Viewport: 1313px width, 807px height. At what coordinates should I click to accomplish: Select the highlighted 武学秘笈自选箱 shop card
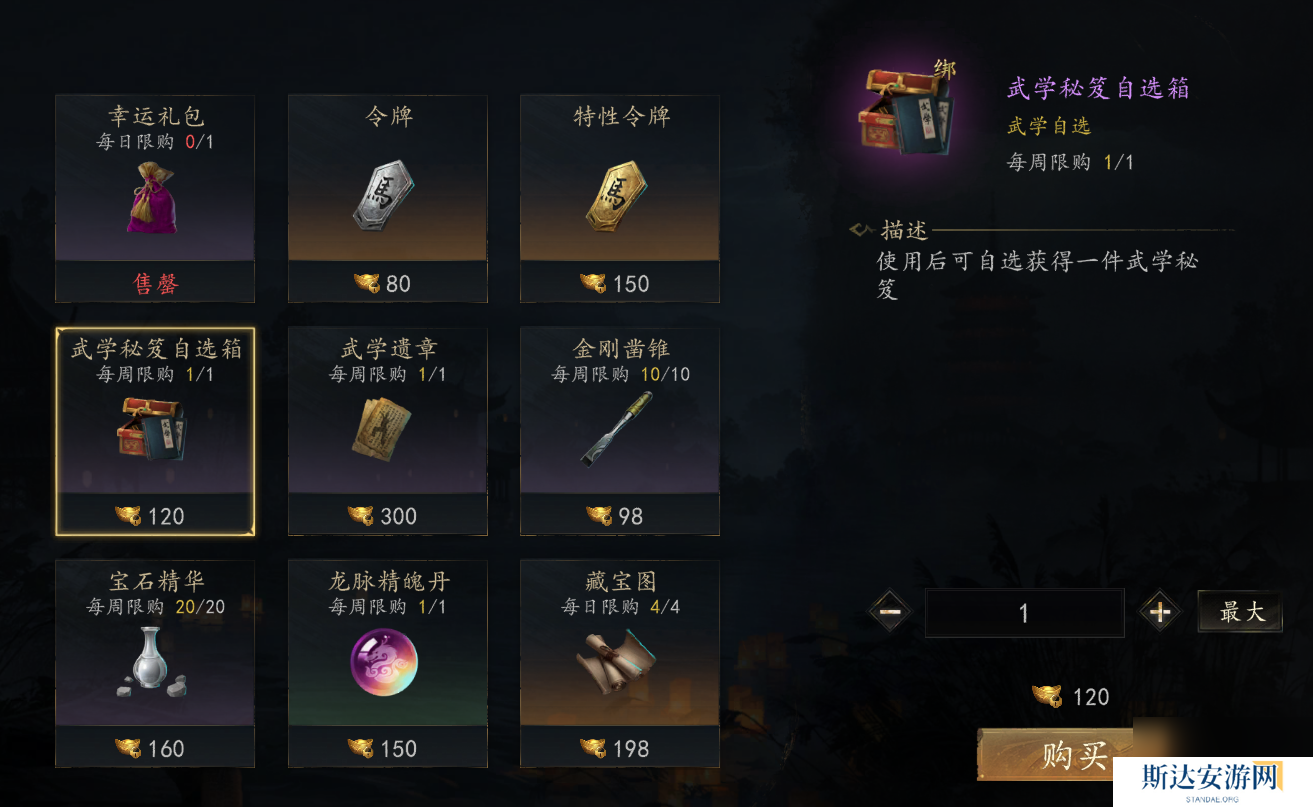point(155,432)
